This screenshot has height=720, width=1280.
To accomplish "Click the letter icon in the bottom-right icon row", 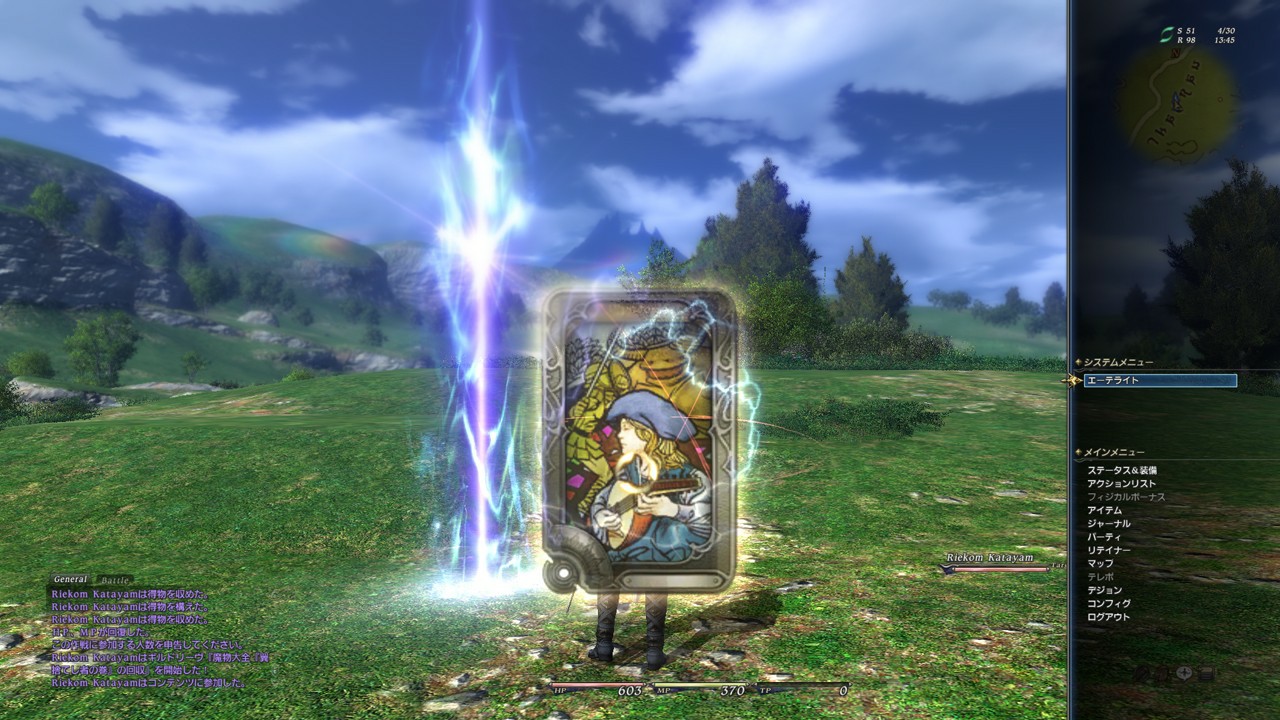I will tap(1207, 673).
